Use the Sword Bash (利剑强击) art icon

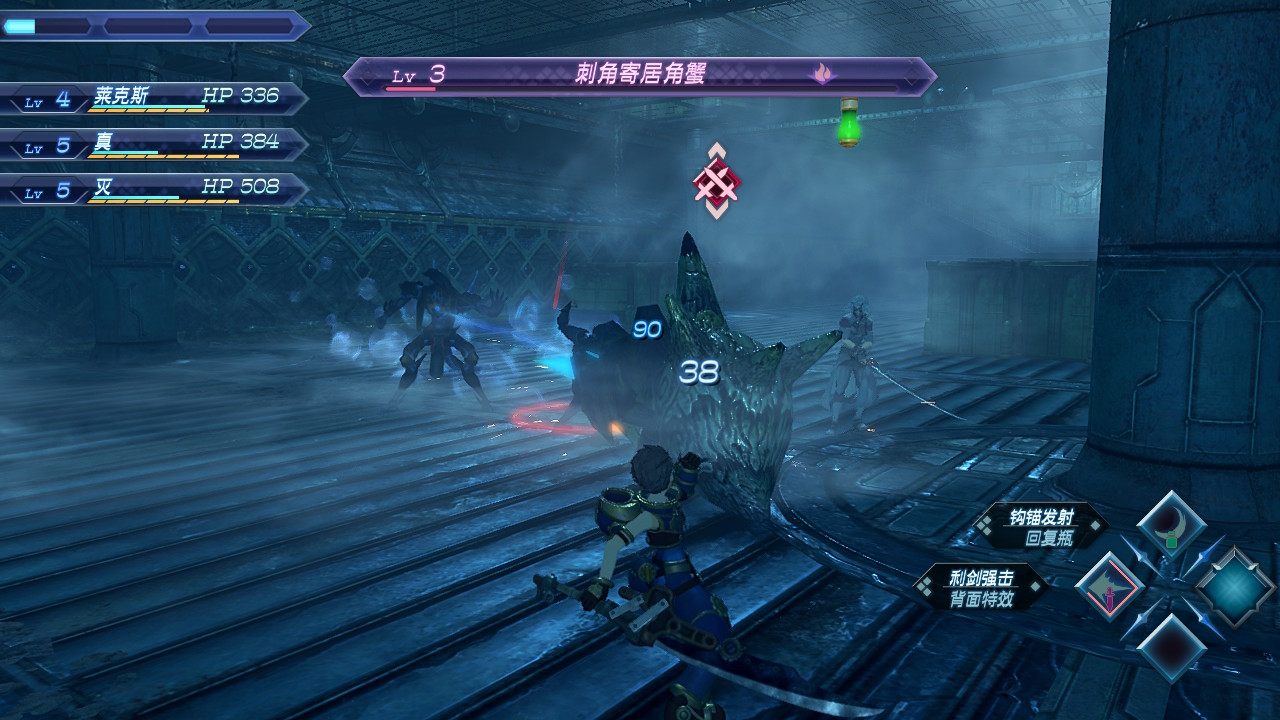(1109, 586)
